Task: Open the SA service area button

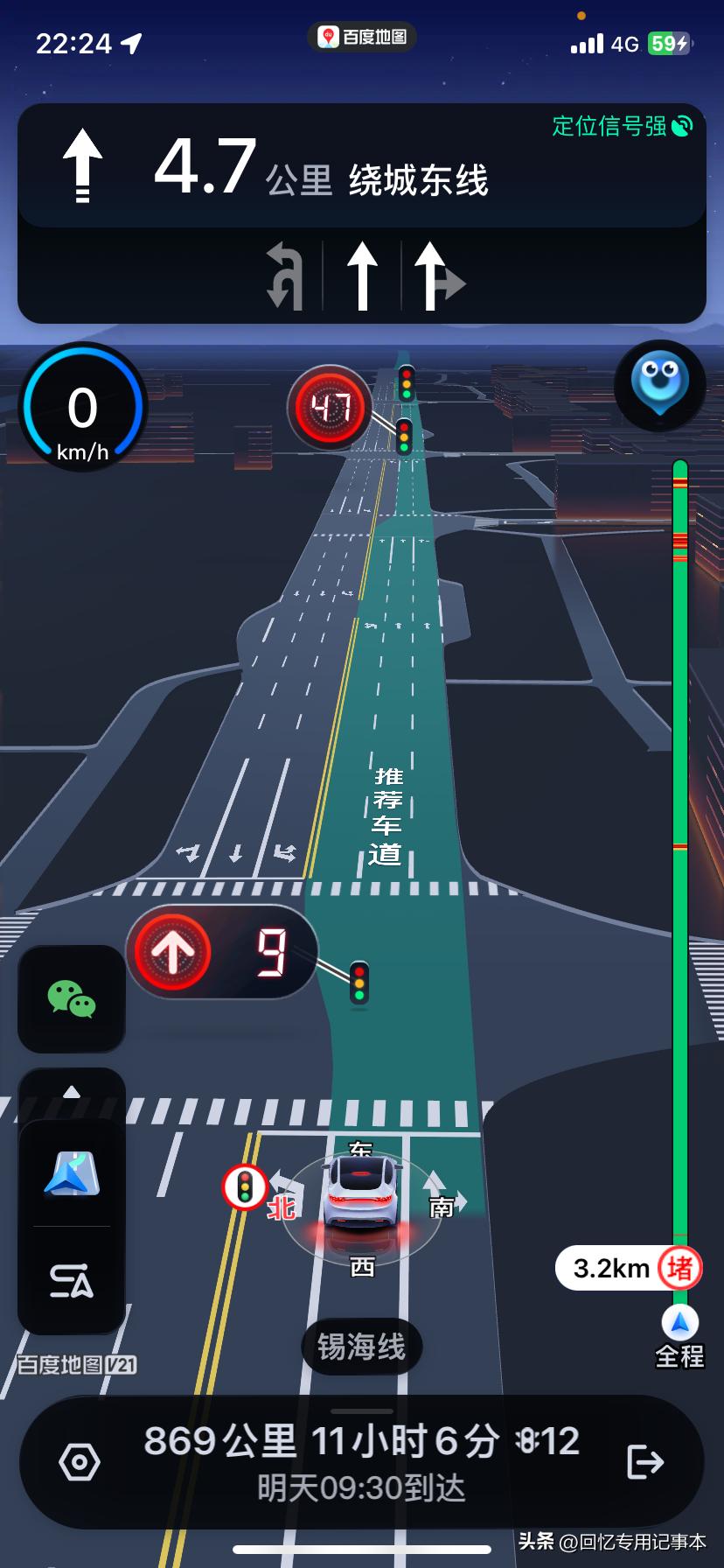Action: pyautogui.click(x=72, y=1281)
